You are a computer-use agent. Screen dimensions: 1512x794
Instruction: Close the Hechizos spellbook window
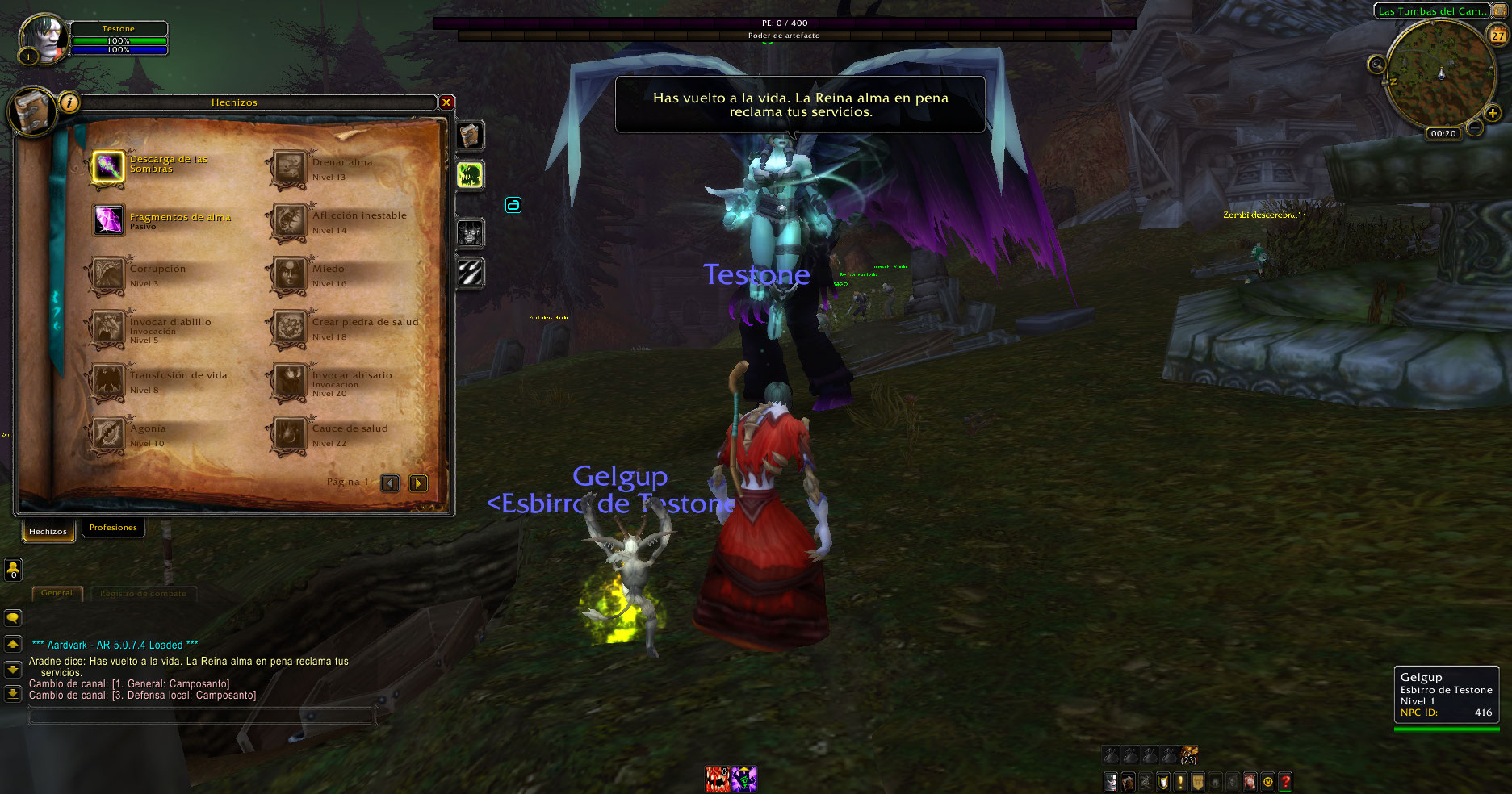click(x=446, y=102)
